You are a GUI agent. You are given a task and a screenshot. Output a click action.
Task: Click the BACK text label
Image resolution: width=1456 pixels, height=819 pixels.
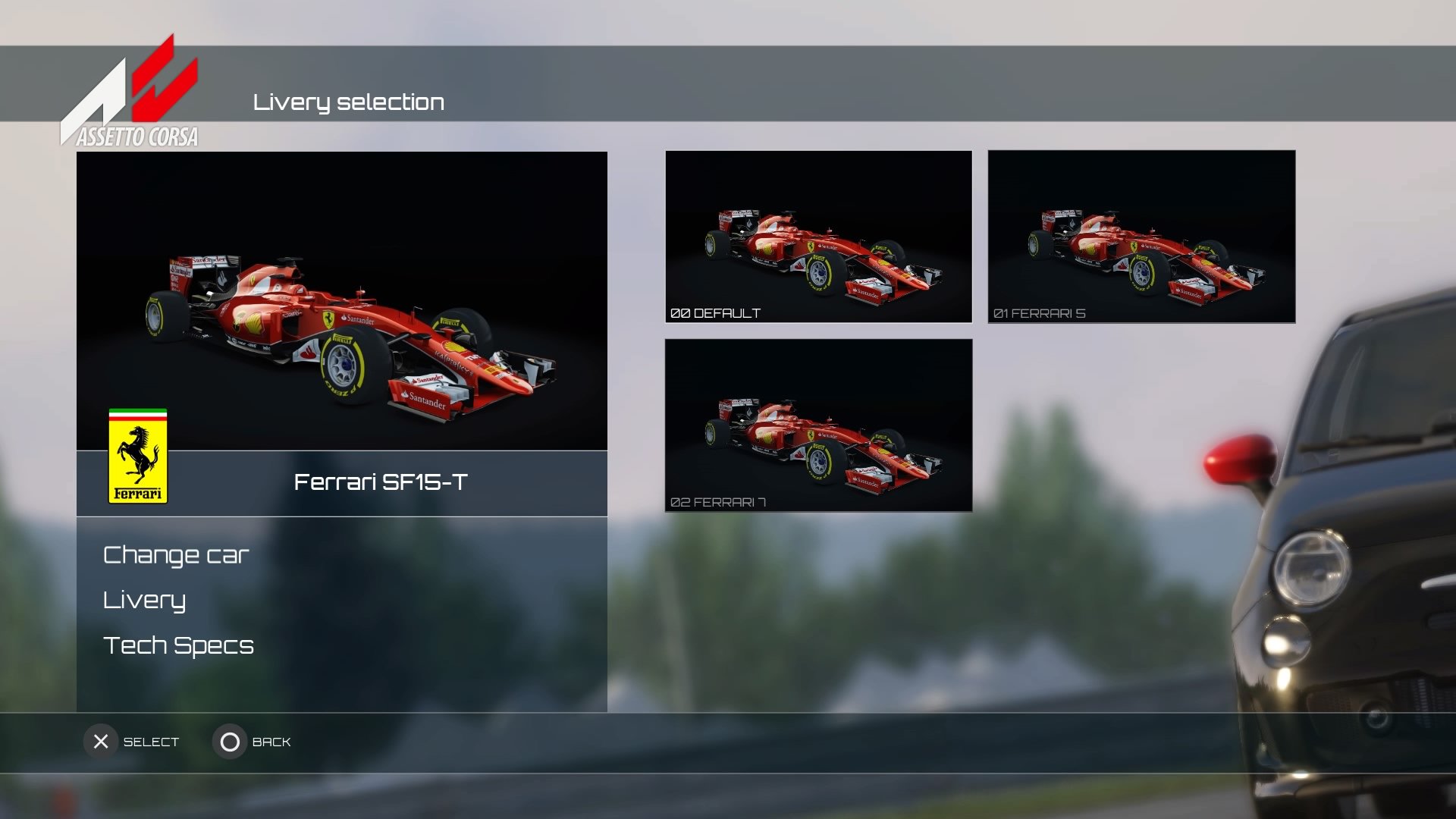[x=271, y=742]
